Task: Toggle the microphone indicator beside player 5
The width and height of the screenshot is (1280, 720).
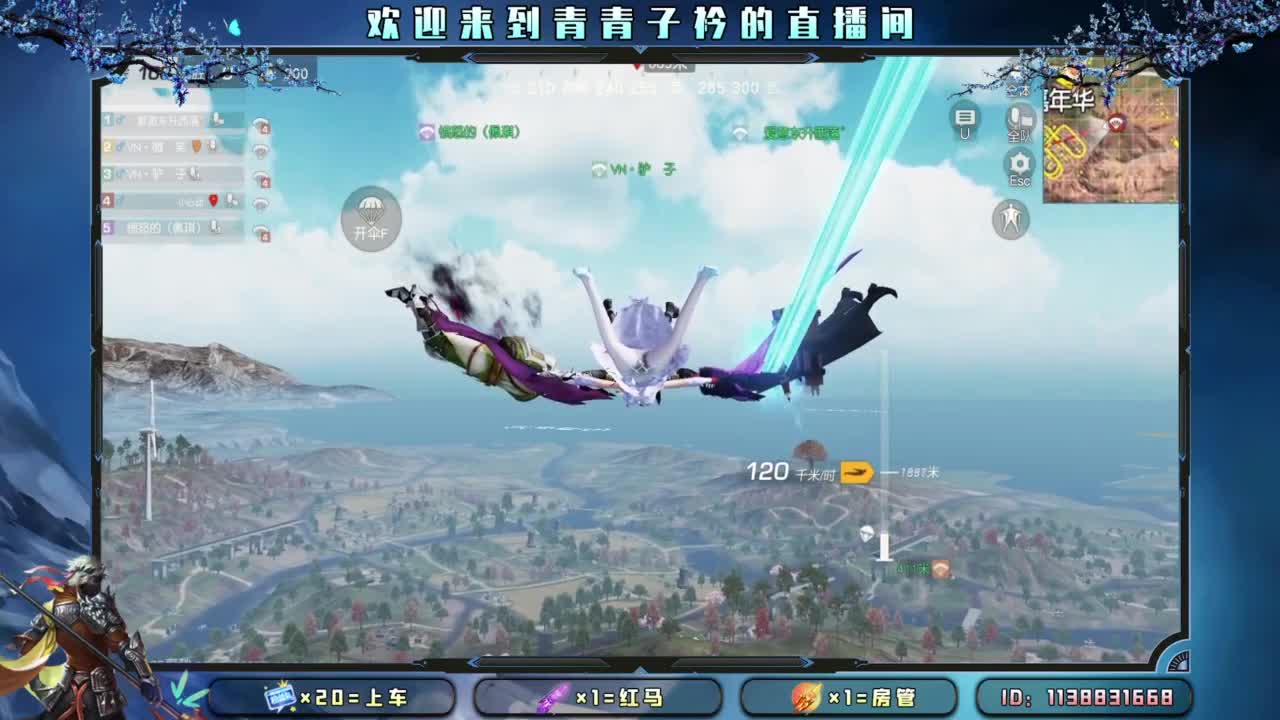Action: (214, 228)
